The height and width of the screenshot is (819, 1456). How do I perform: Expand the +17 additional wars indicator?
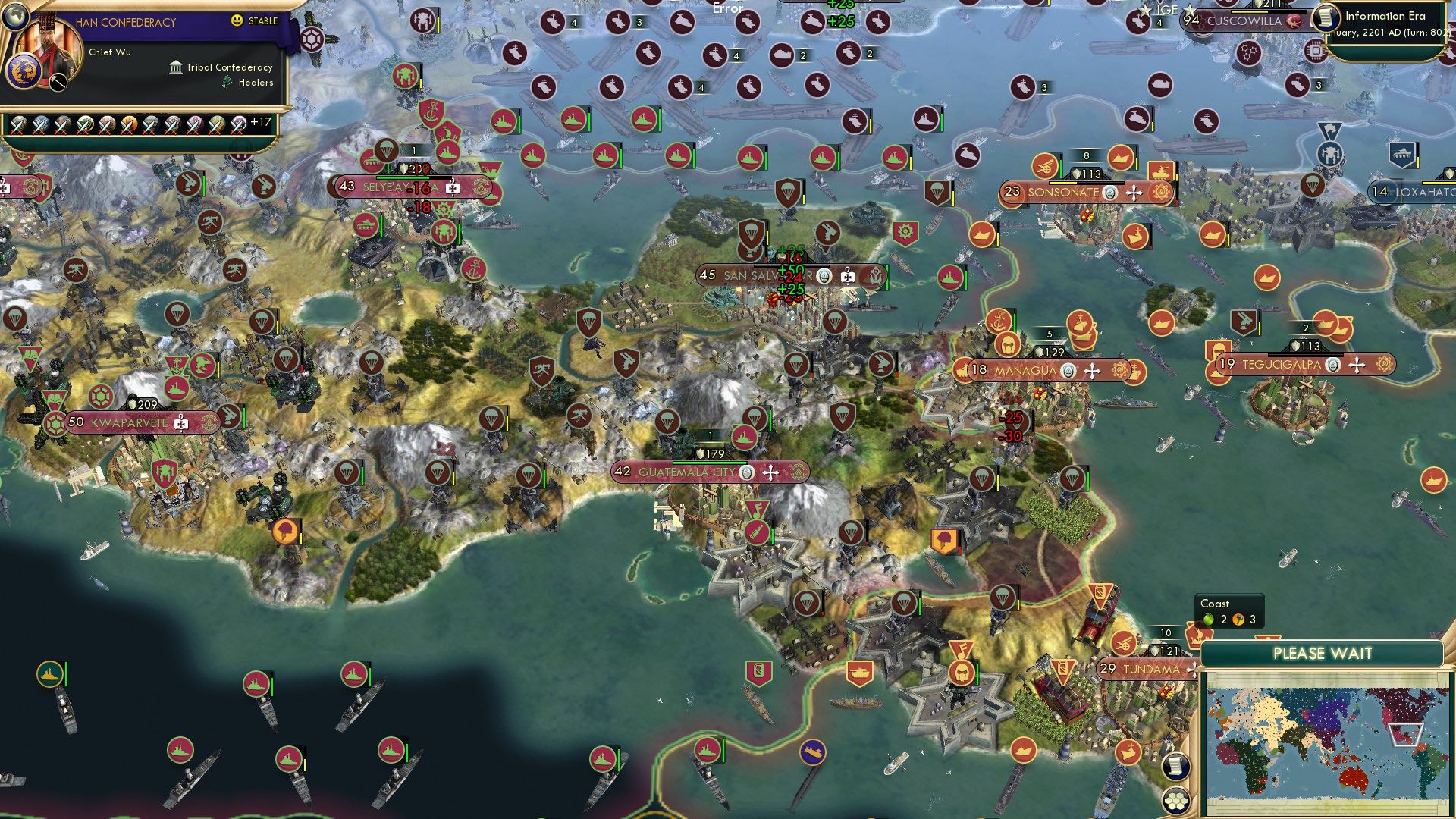260,122
